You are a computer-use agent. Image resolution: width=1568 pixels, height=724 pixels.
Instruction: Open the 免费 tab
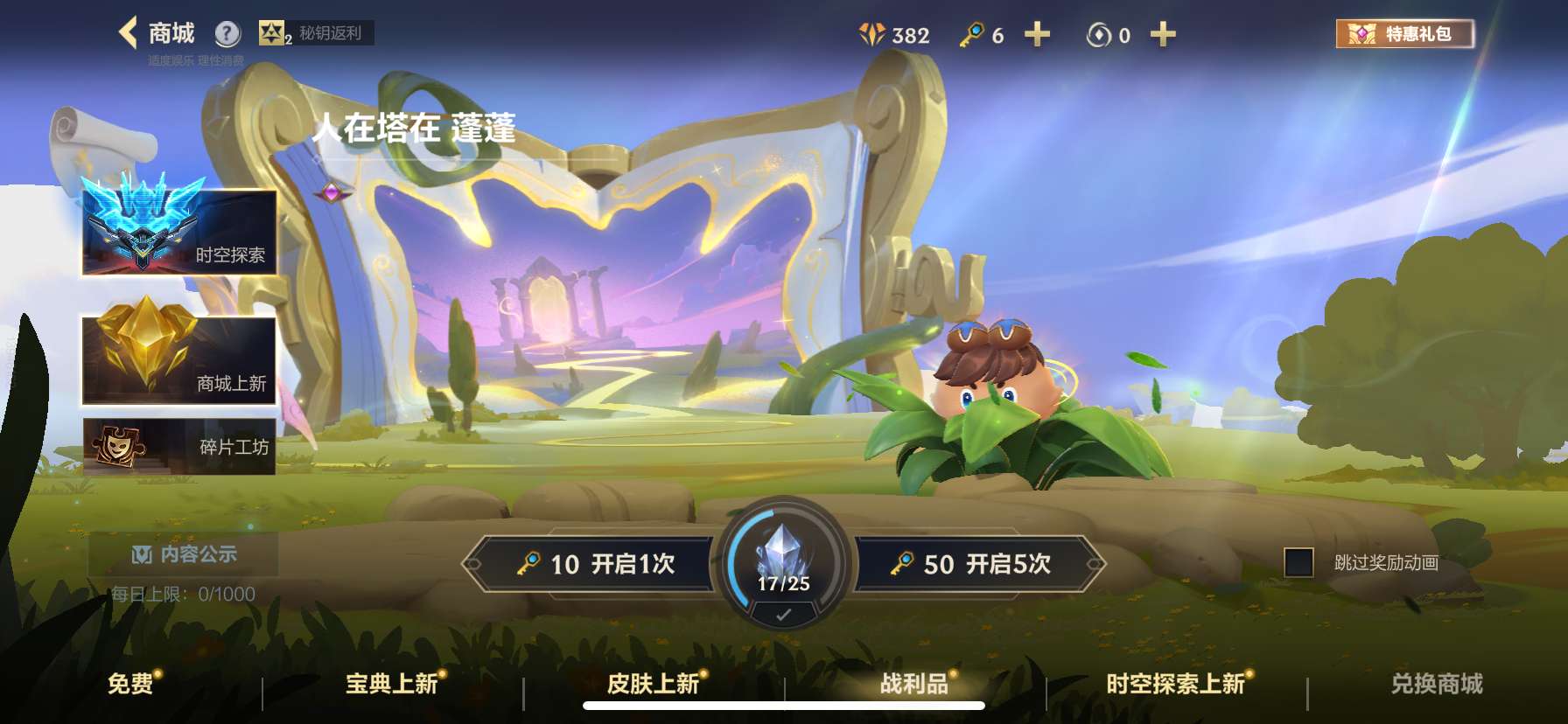pos(133,686)
